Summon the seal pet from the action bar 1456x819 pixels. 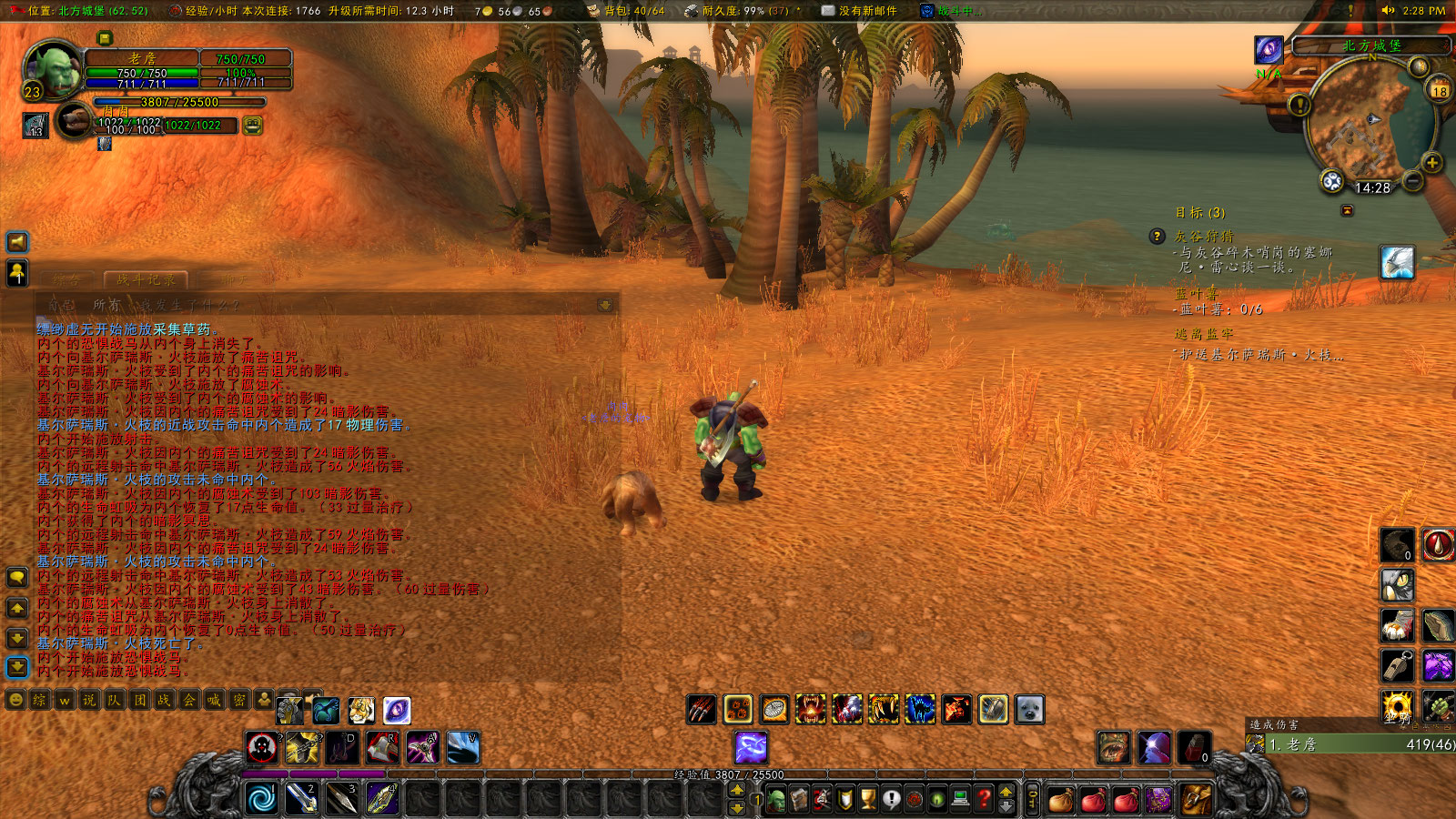pyautogui.click(x=1027, y=709)
